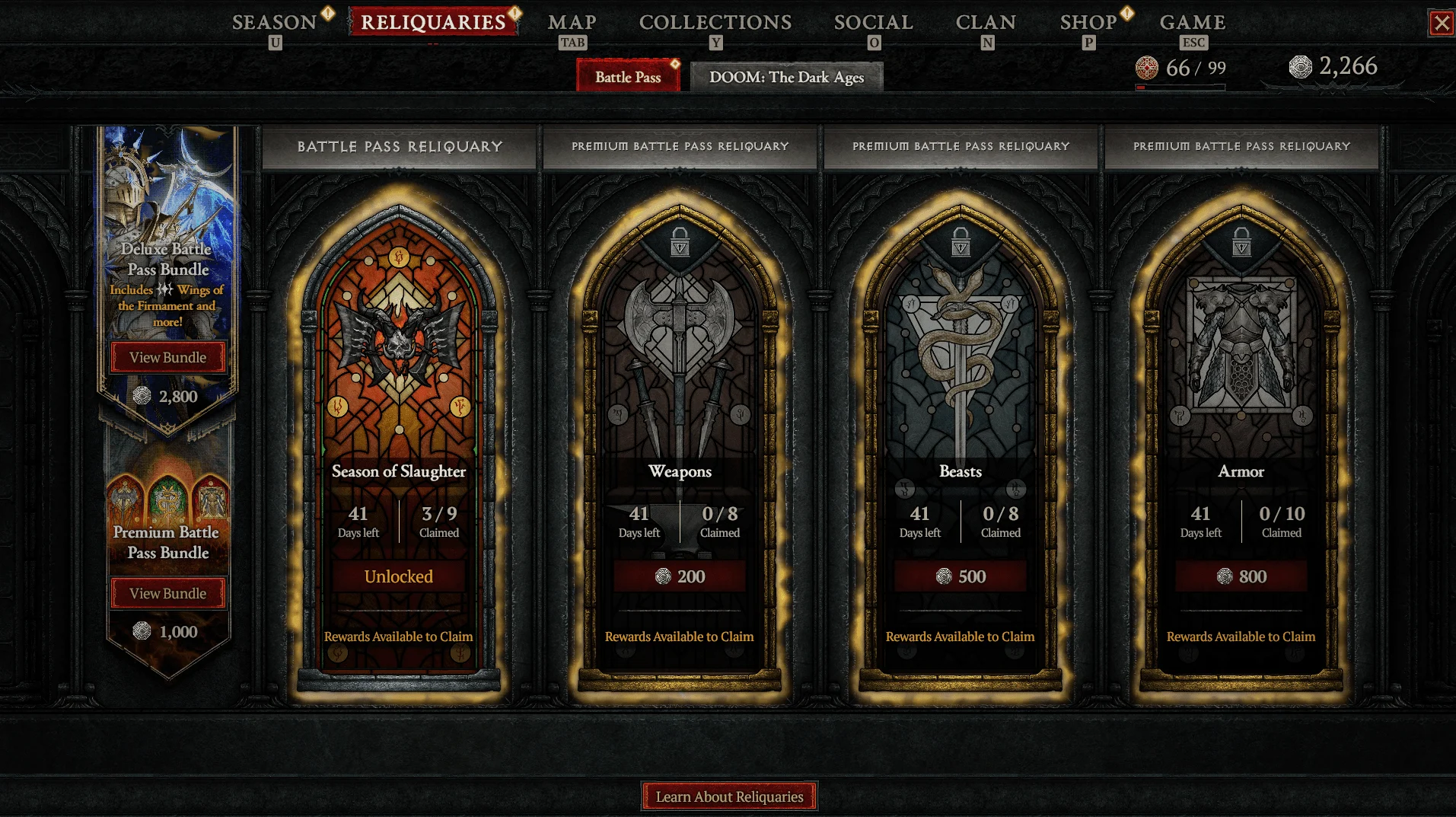The image size is (1456, 817).
Task: Close the reliquaries screen
Action: (1442, 24)
